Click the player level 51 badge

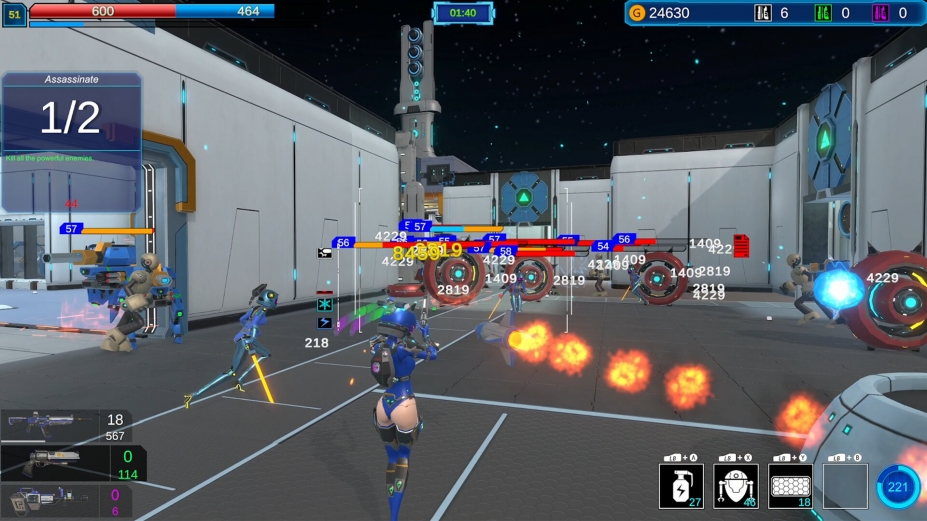tap(14, 15)
